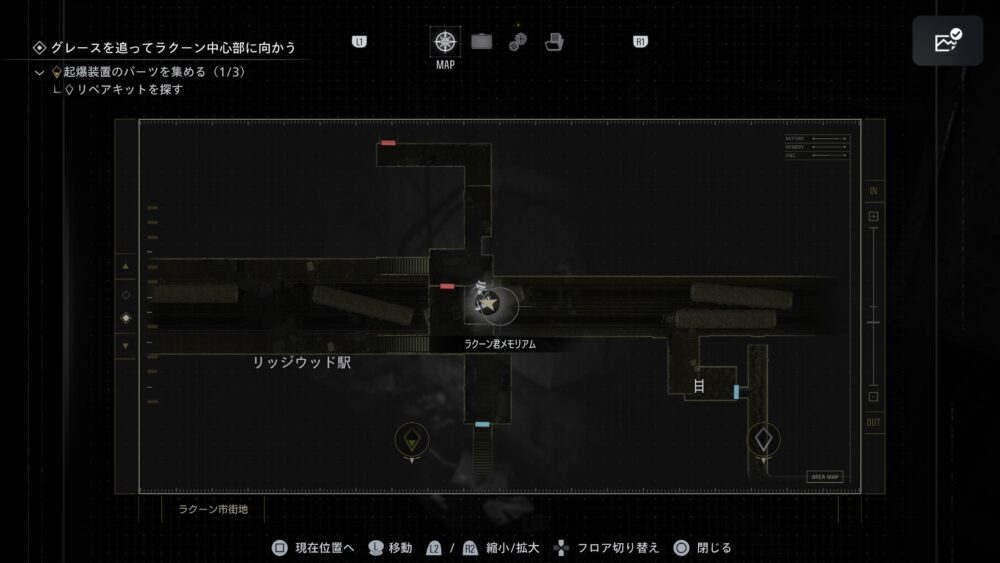Screen dimensions: 1000x563
Task: Select the MAP compass tab
Action: [x=445, y=43]
